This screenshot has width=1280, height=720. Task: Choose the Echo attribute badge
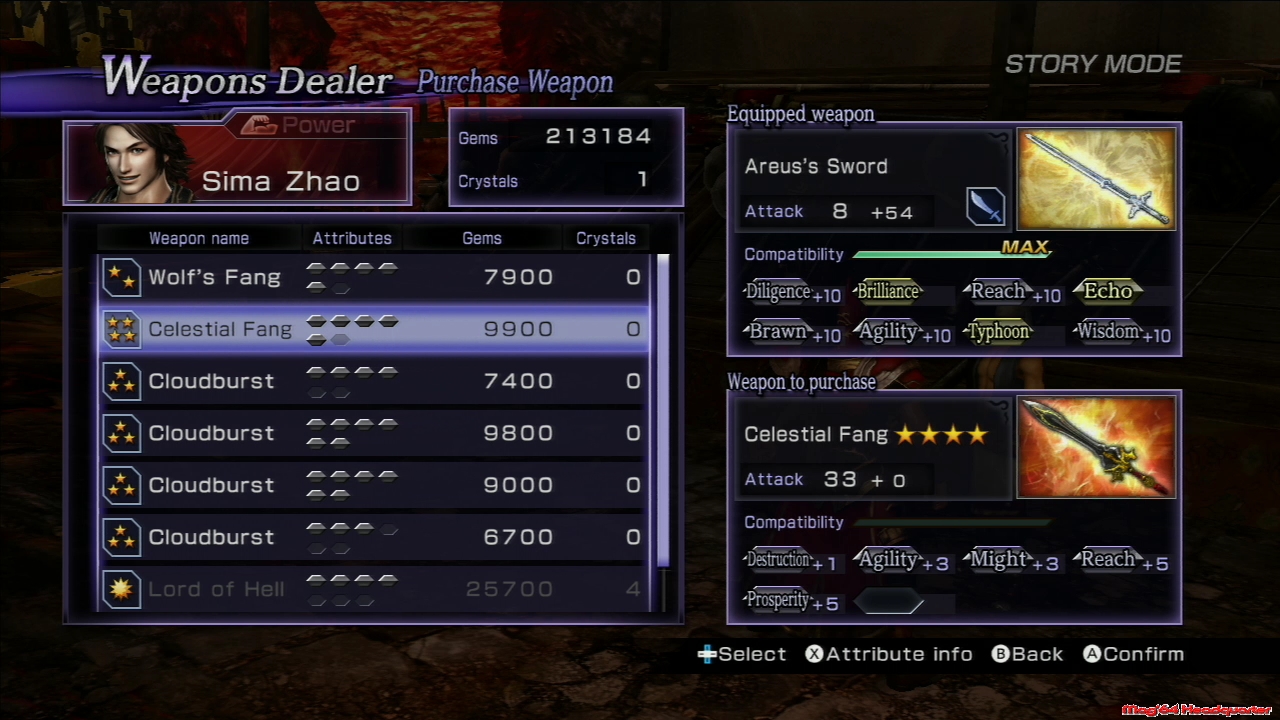(x=1108, y=292)
